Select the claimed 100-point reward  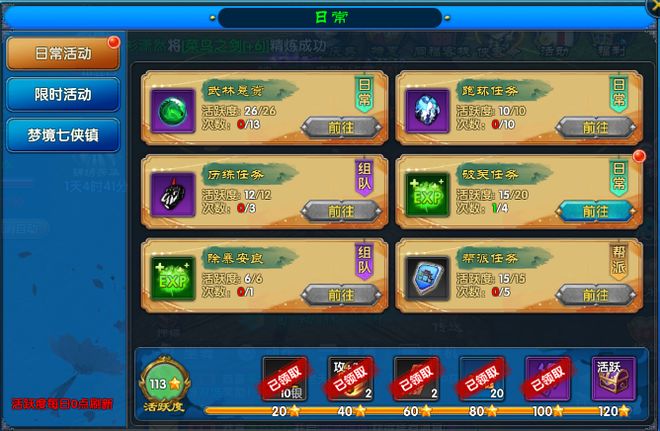pyautogui.click(x=548, y=377)
